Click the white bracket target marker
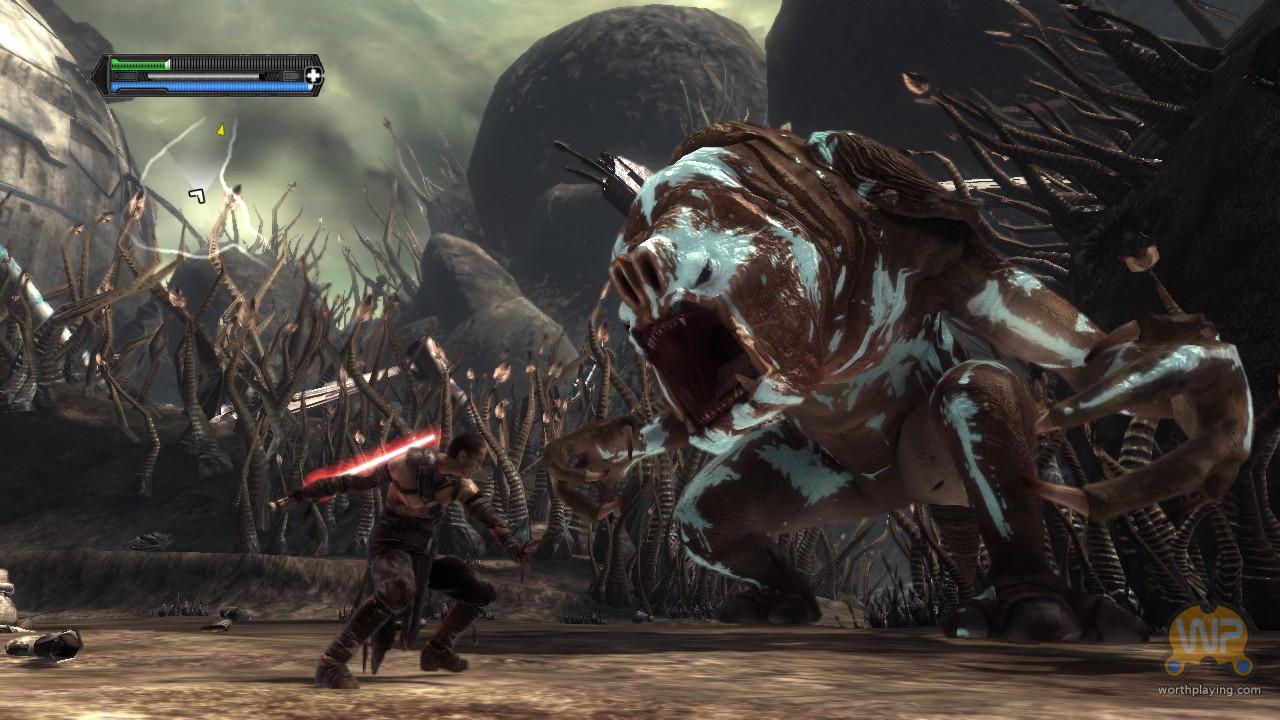Screen dimensions: 1280x720 (x=197, y=195)
